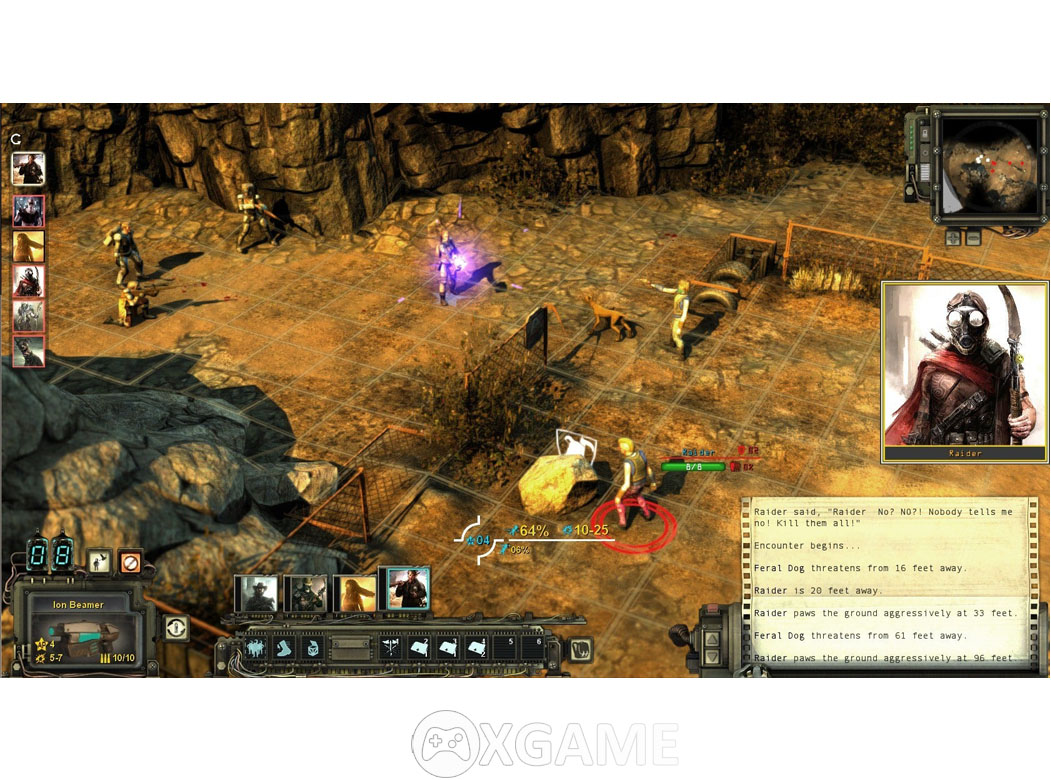The height and width of the screenshot is (780, 1051).
Task: Click the orange no-entry button
Action: [x=130, y=561]
